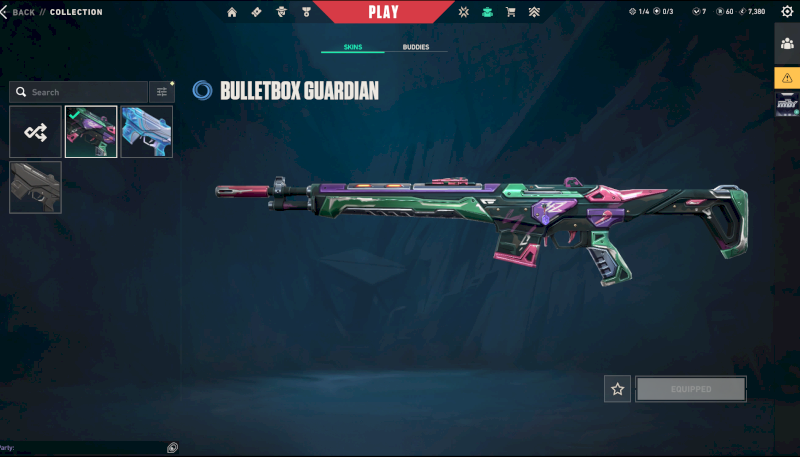Image resolution: width=800 pixels, height=457 pixels.
Task: Select the equipped Bulletbox Guardian skin thumbnail
Action: (91, 132)
